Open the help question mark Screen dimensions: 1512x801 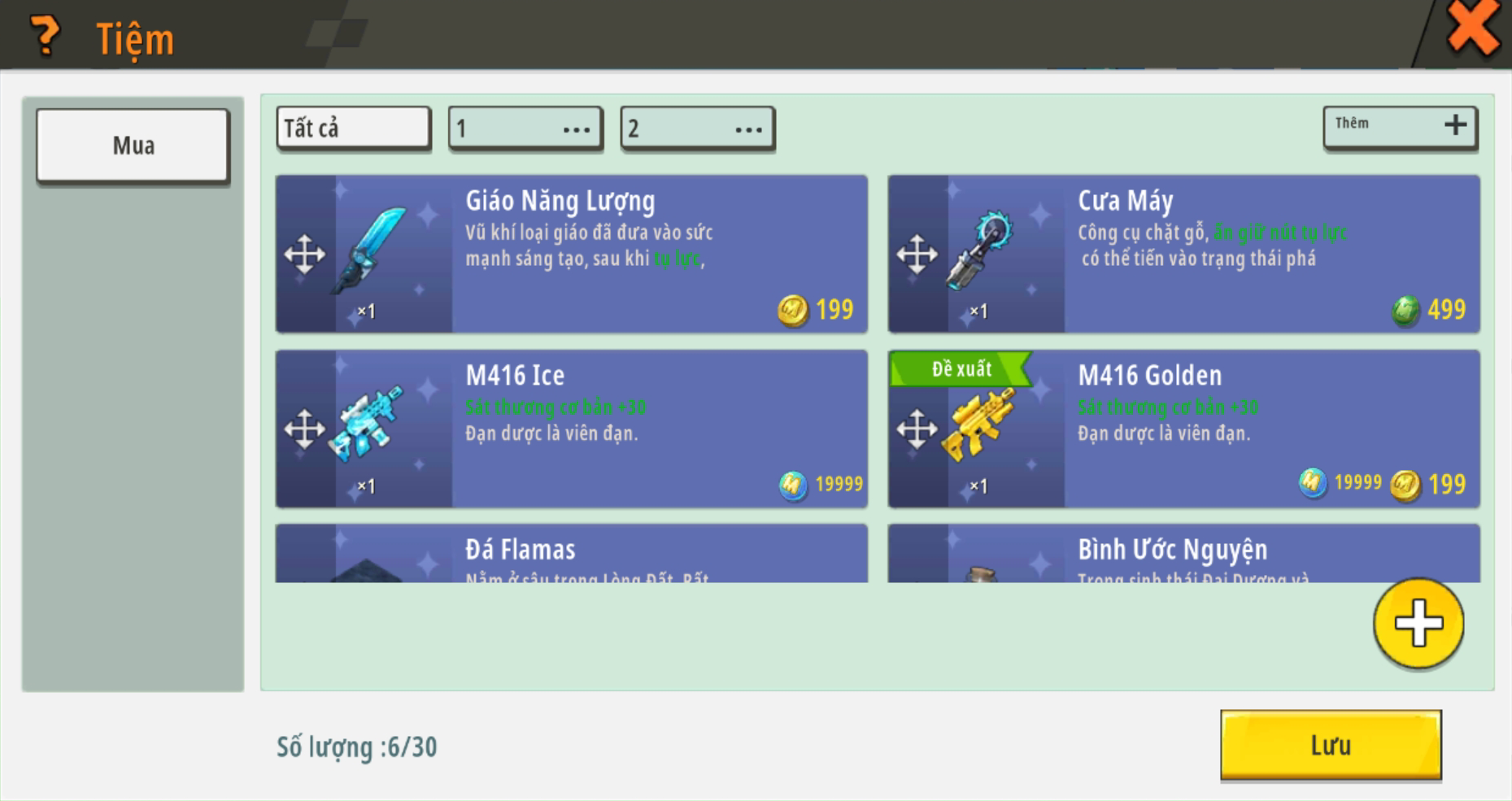(x=45, y=37)
